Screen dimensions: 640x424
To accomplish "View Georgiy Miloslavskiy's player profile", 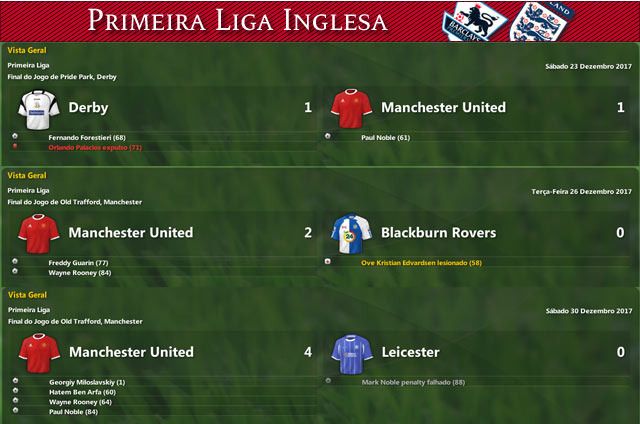I will tap(86, 382).
